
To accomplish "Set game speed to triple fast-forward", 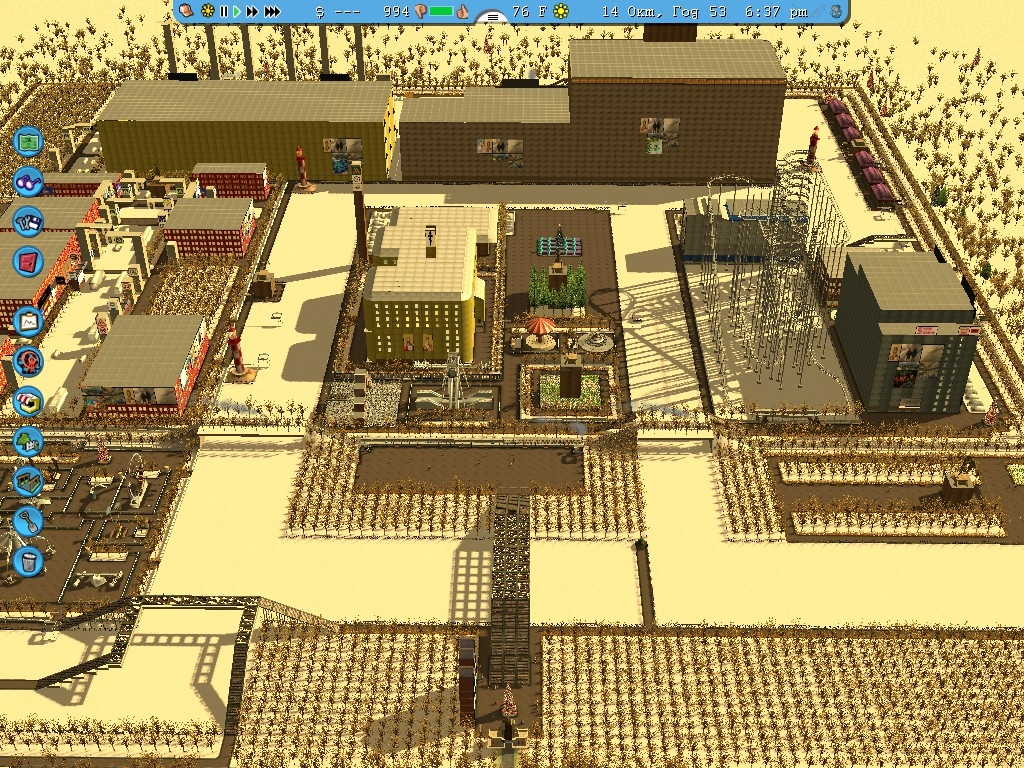I will point(272,11).
